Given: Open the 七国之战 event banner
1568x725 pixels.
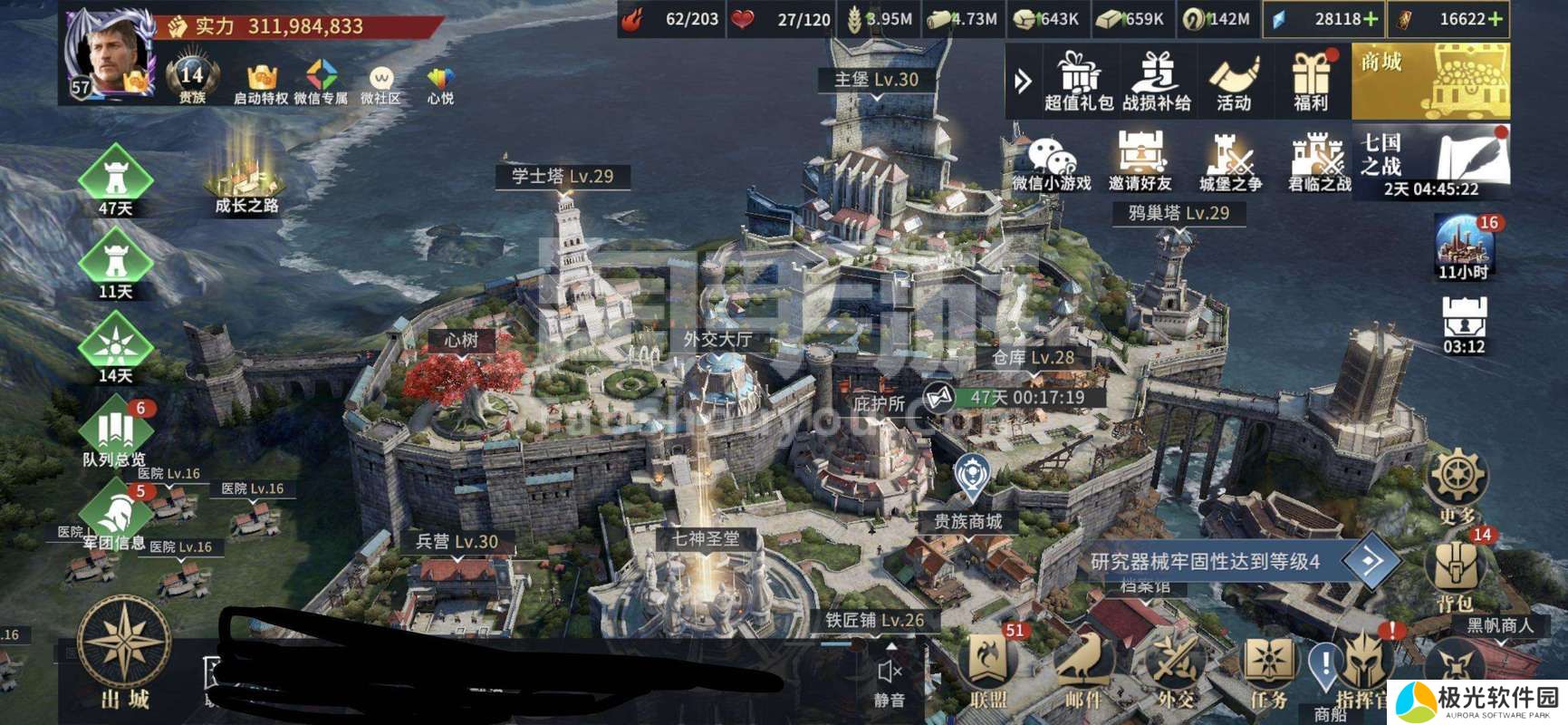Looking at the screenshot, I should 1431,161.
